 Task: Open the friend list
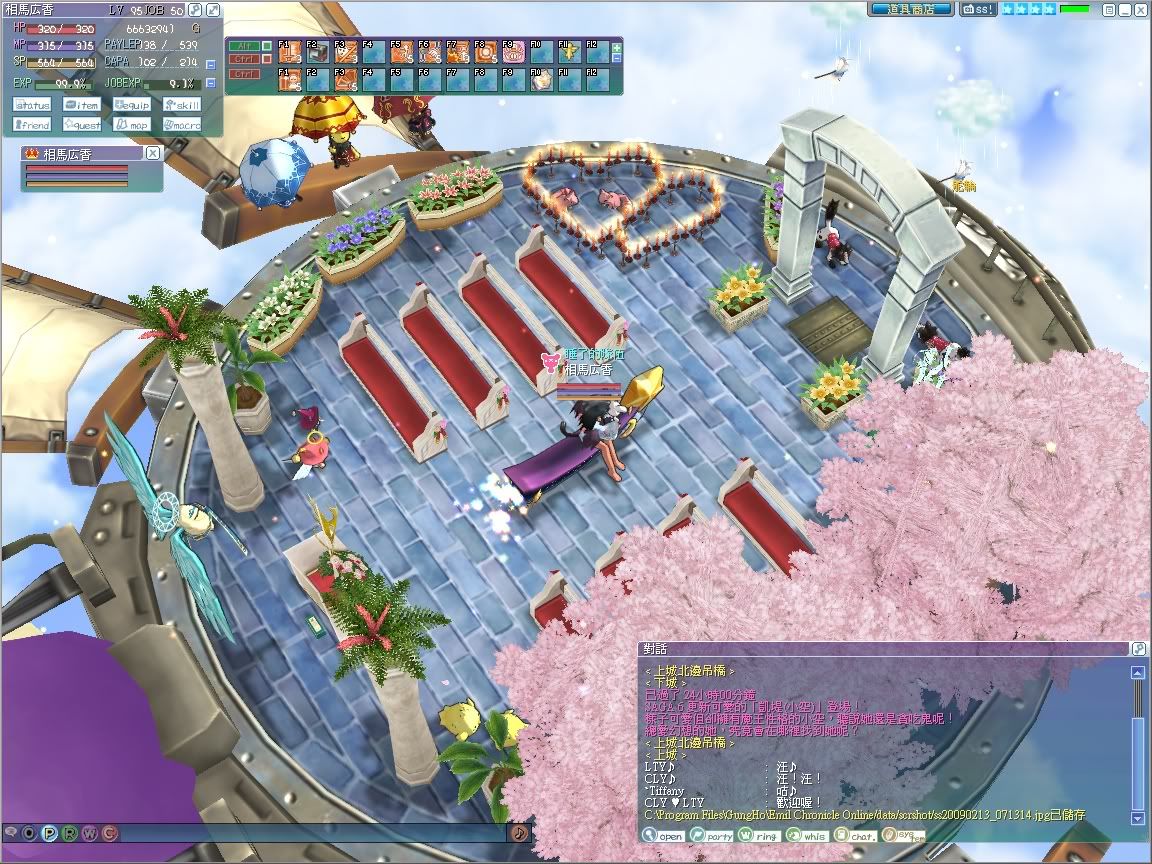(x=33, y=125)
